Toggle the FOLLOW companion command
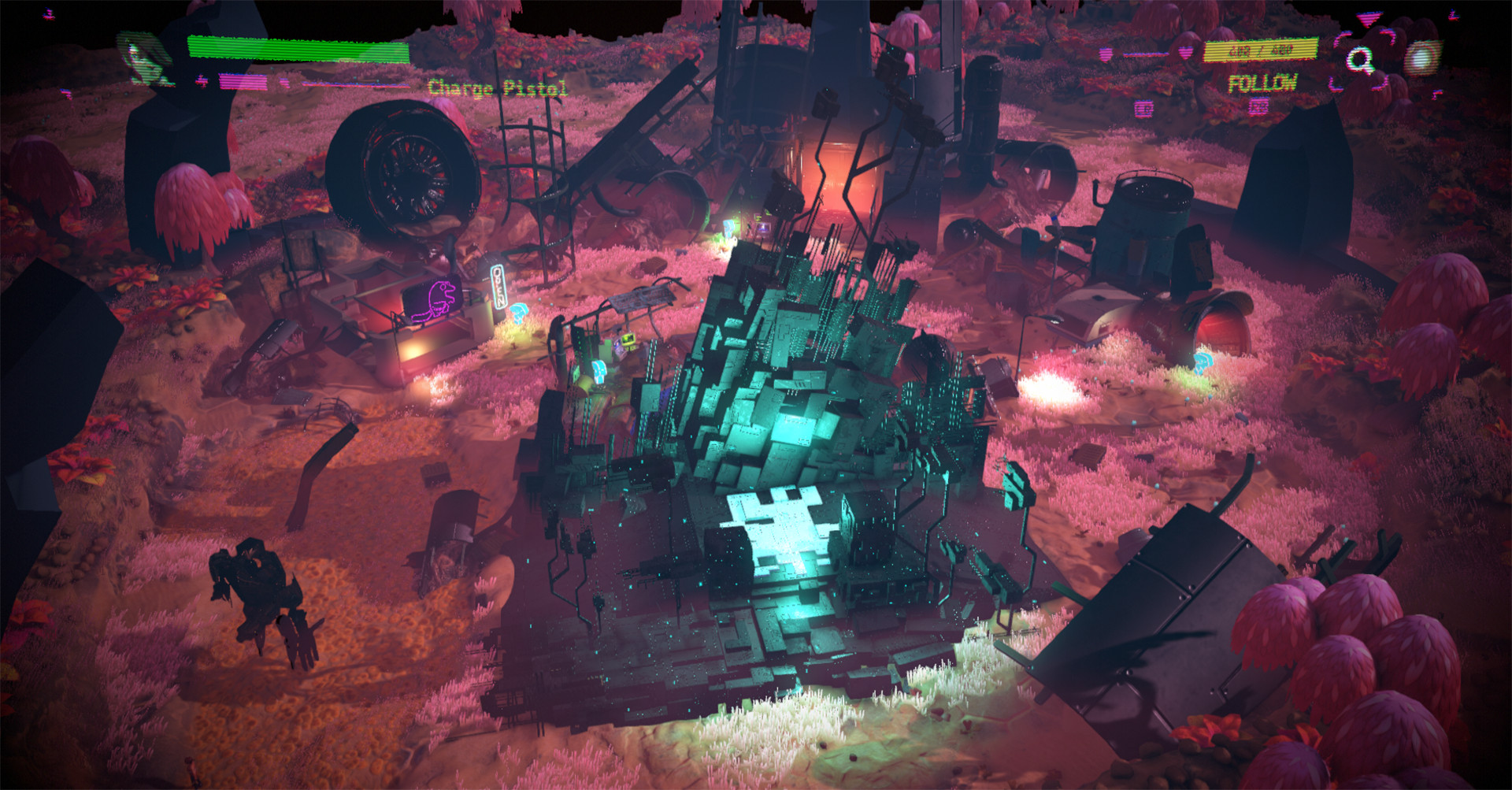1512x790 pixels. 1262,83
